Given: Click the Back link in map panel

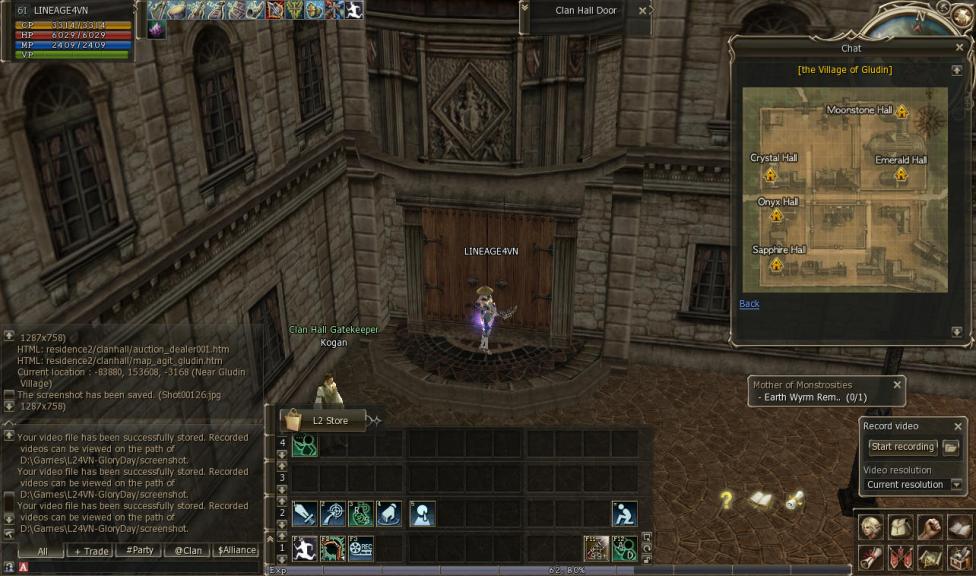Looking at the screenshot, I should tap(749, 304).
